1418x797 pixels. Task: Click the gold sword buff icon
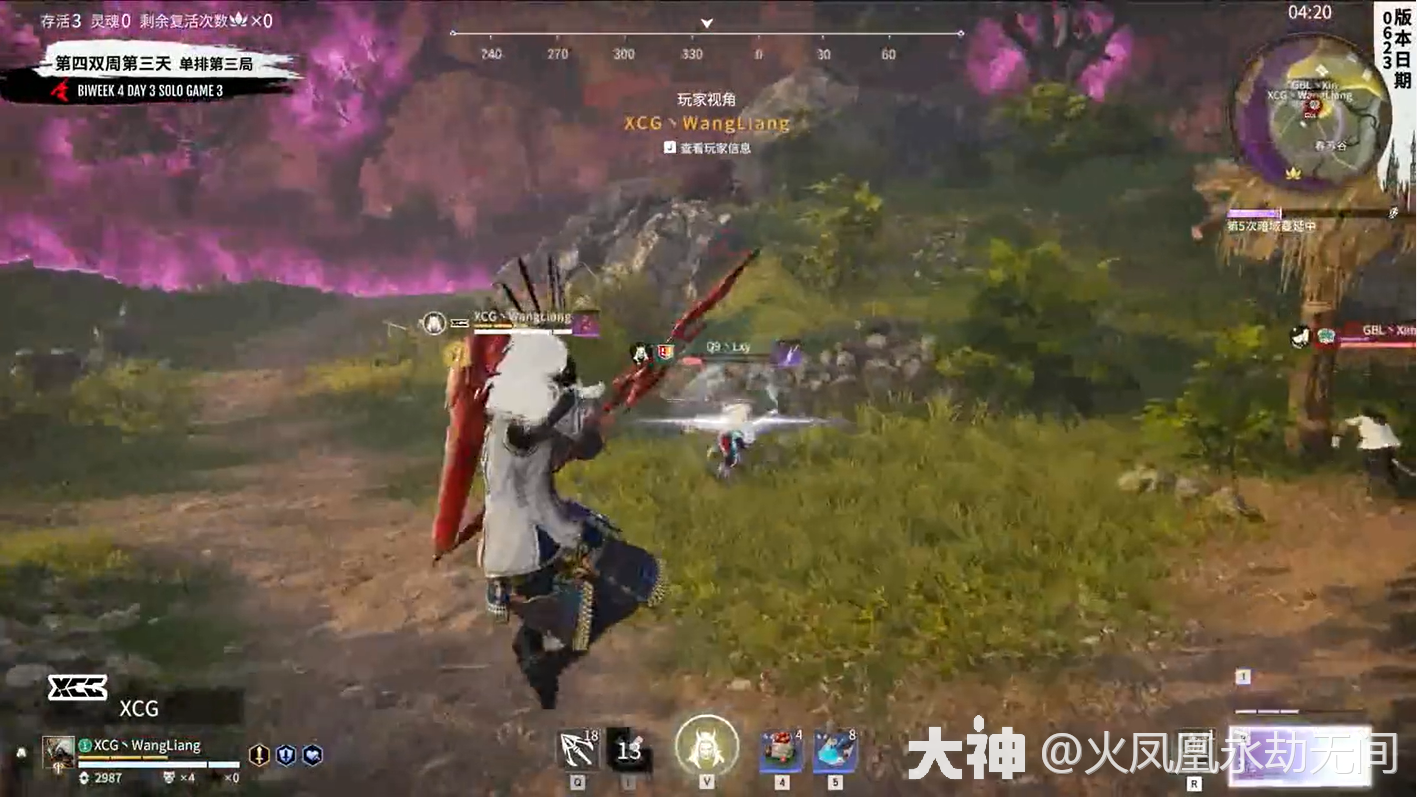click(x=259, y=755)
